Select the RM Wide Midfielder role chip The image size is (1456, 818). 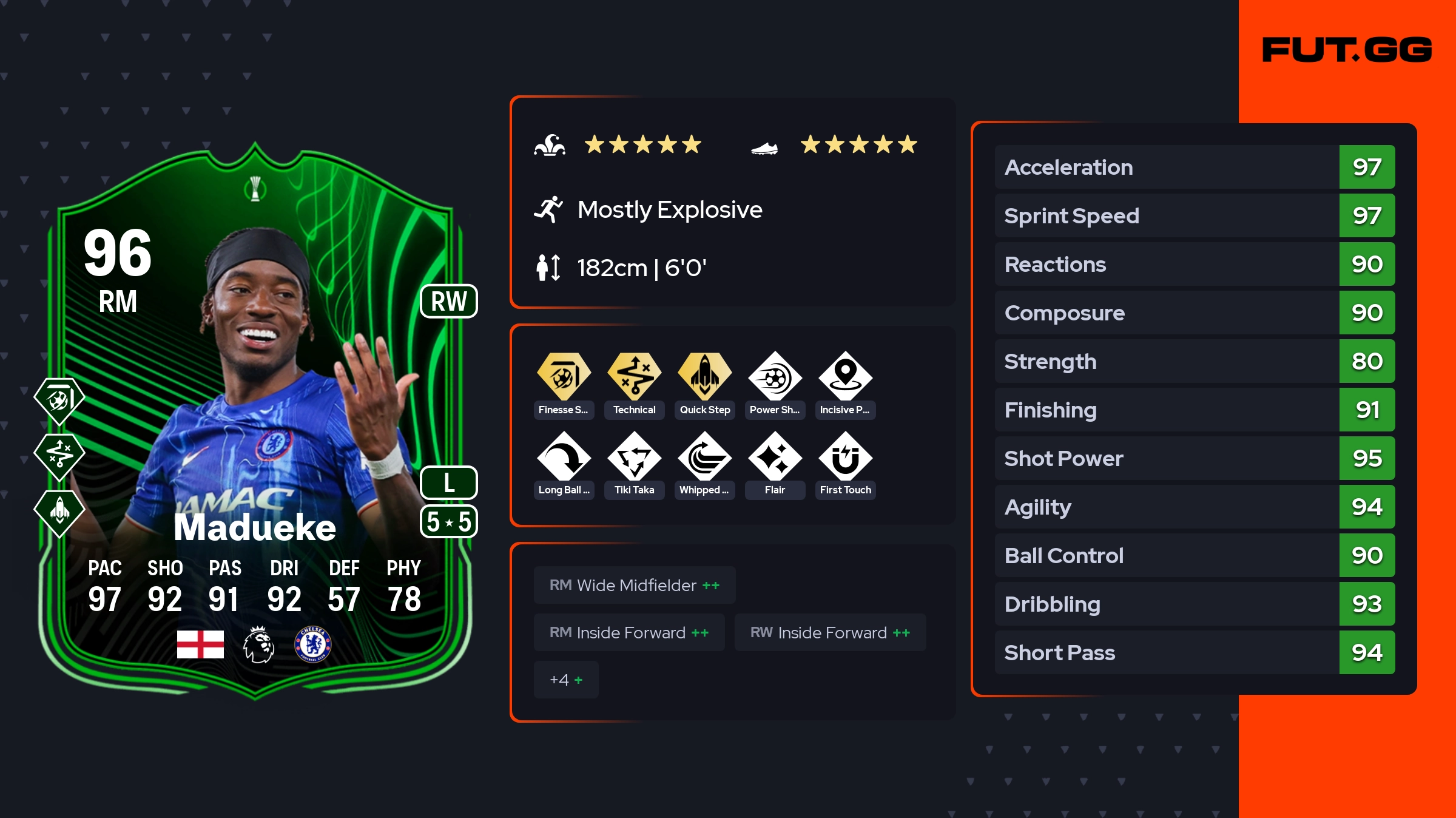(x=634, y=585)
